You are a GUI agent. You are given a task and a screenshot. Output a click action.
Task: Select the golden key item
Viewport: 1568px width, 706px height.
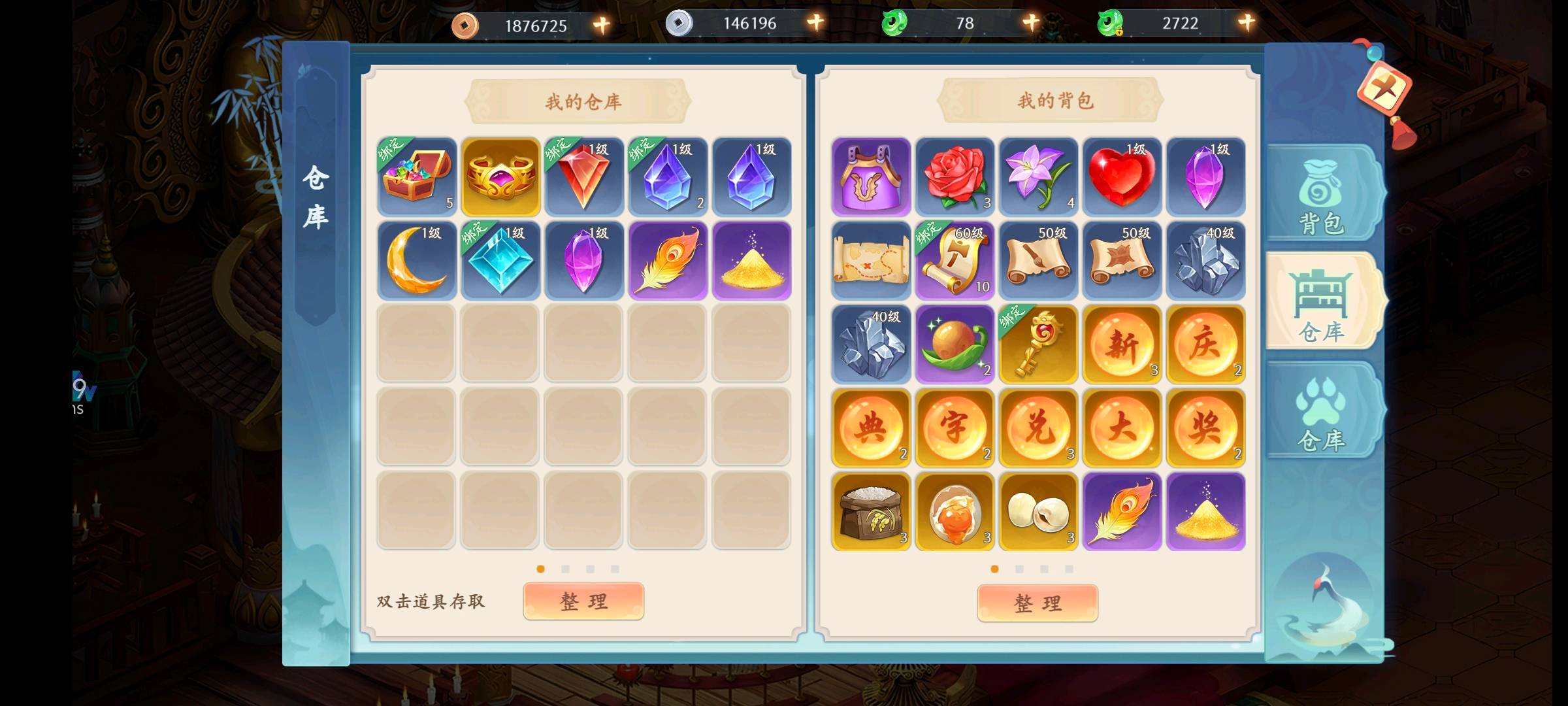pos(1037,344)
